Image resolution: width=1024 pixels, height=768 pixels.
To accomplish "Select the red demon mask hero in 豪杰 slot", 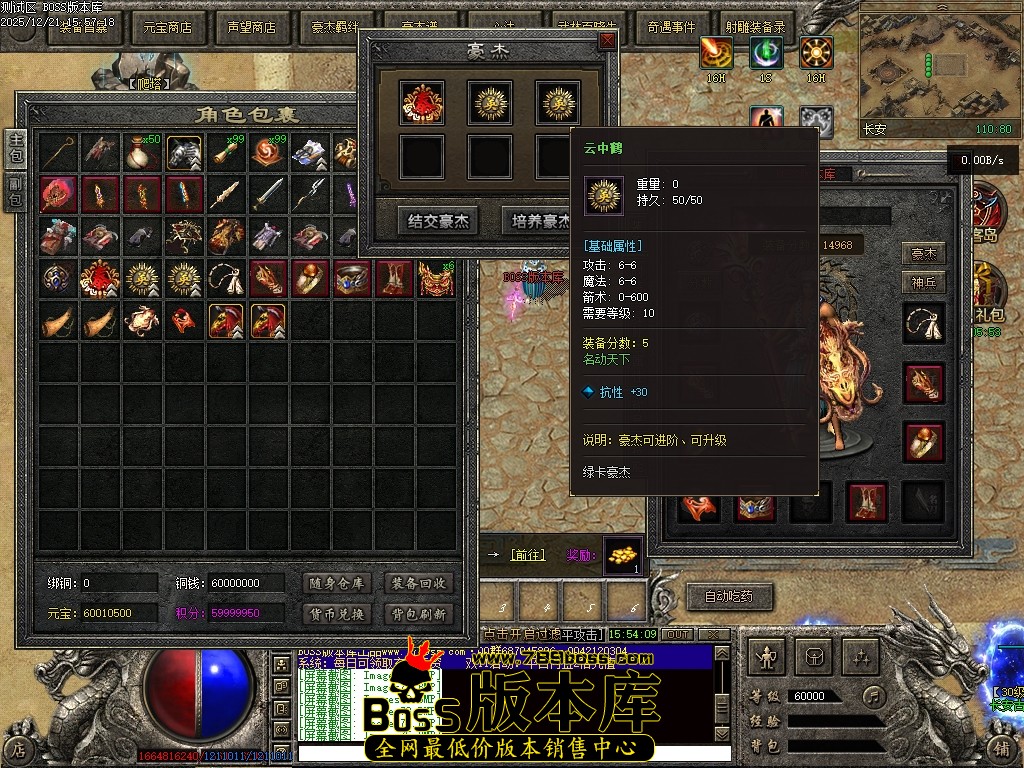I will pos(422,101).
